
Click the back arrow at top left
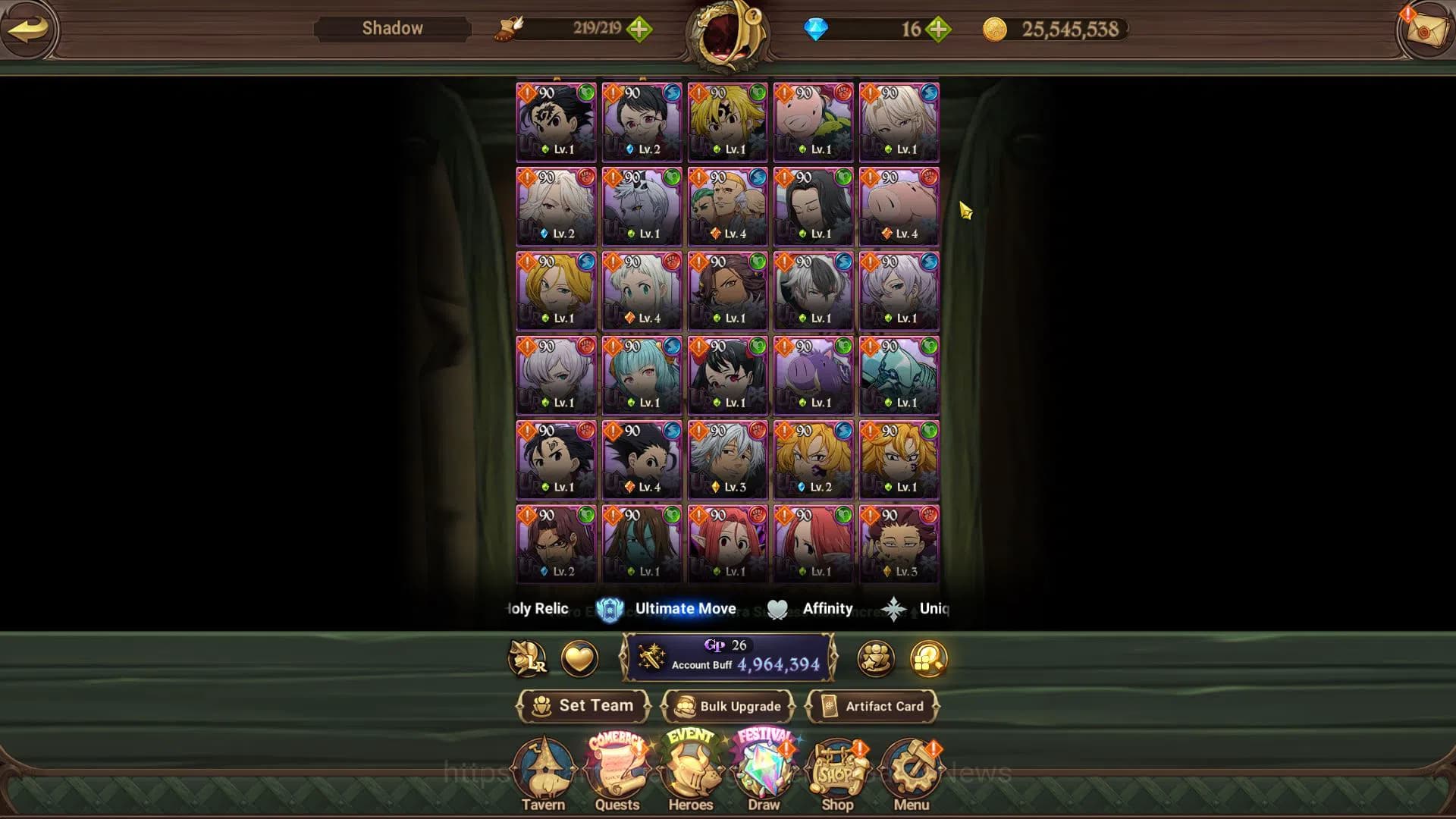click(x=29, y=29)
